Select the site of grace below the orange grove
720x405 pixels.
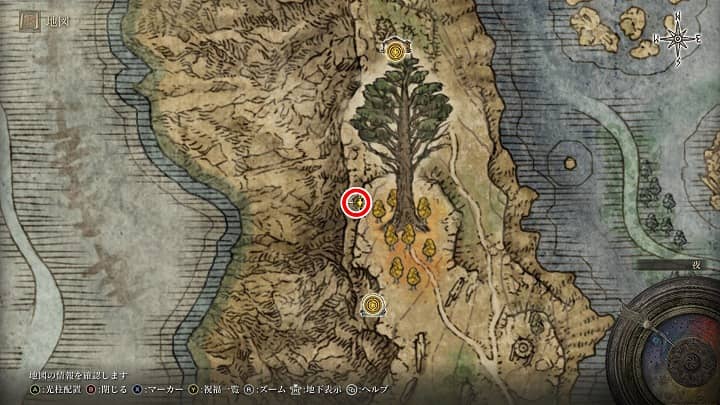pos(373,304)
